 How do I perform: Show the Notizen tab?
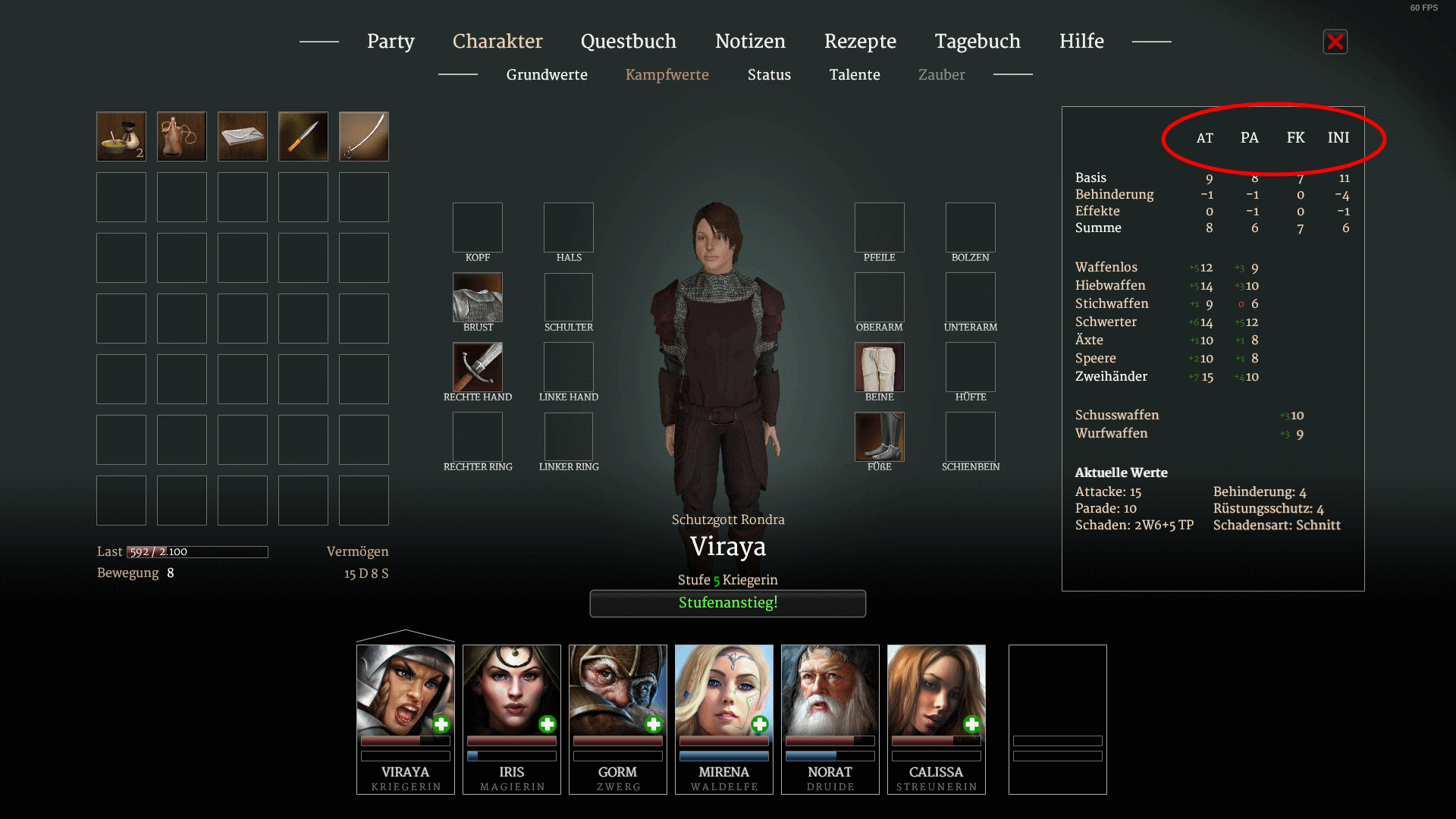(x=750, y=41)
